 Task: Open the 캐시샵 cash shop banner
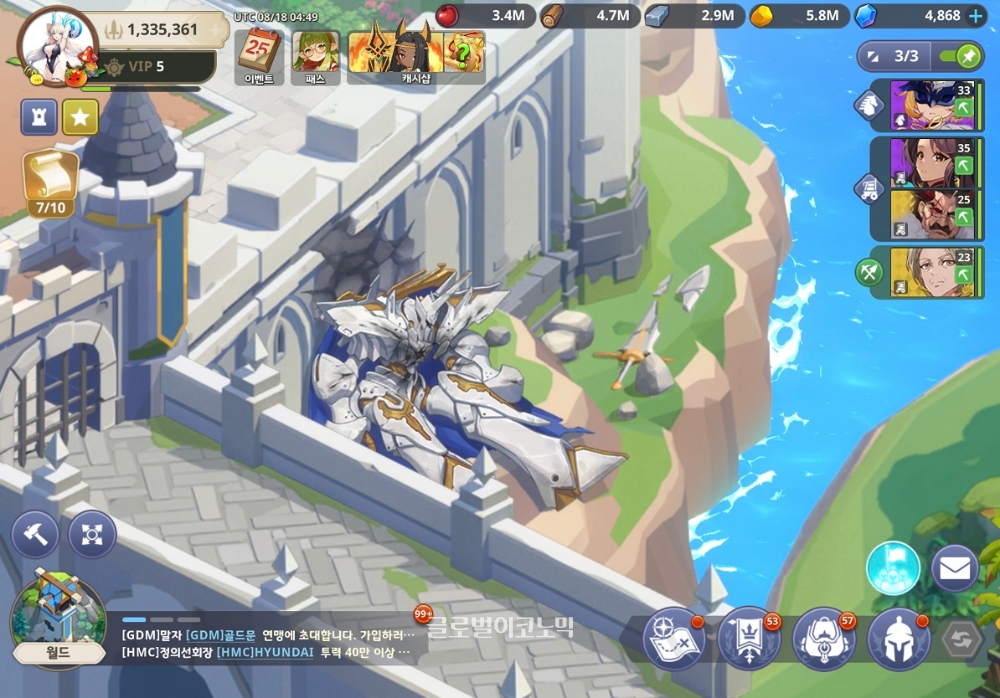(x=416, y=56)
